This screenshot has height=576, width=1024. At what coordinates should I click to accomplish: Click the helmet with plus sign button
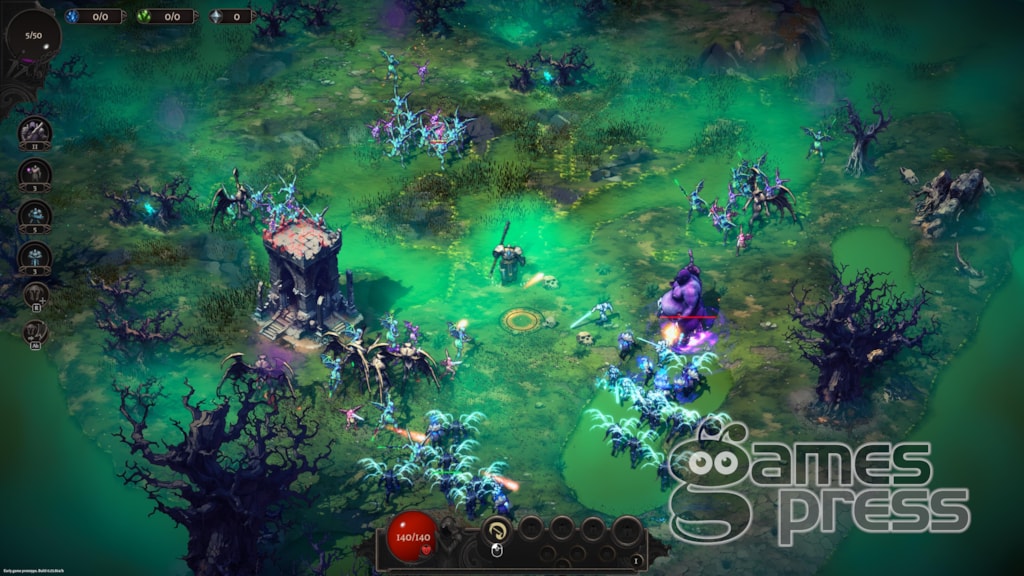[x=35, y=293]
